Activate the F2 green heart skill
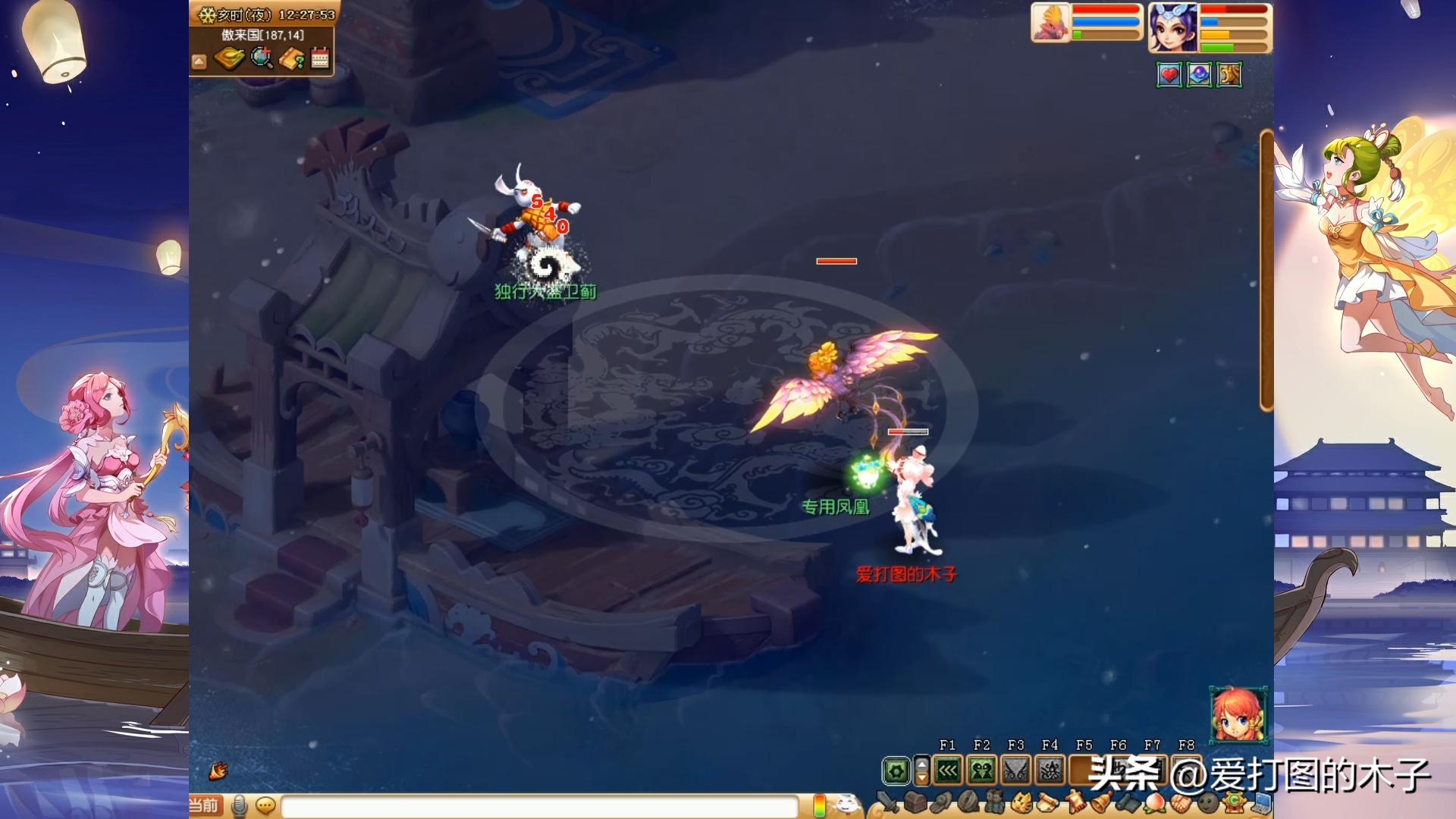 982,771
